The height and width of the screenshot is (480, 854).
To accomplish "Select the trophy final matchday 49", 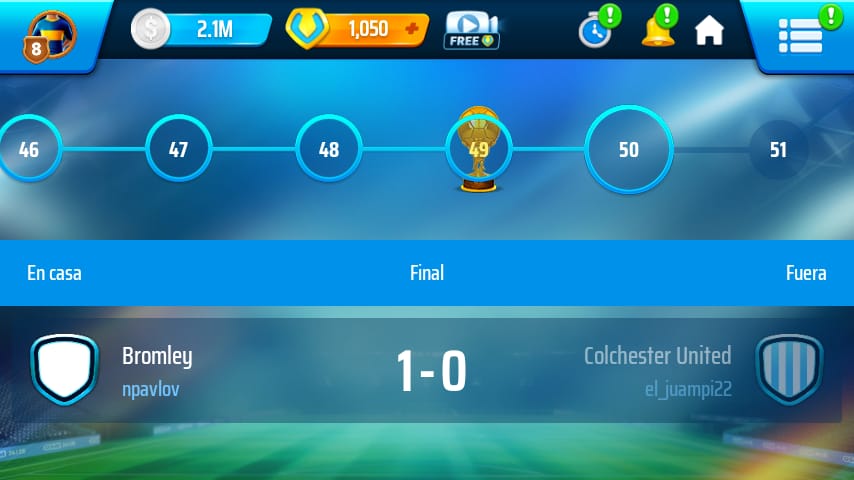I will coord(478,150).
